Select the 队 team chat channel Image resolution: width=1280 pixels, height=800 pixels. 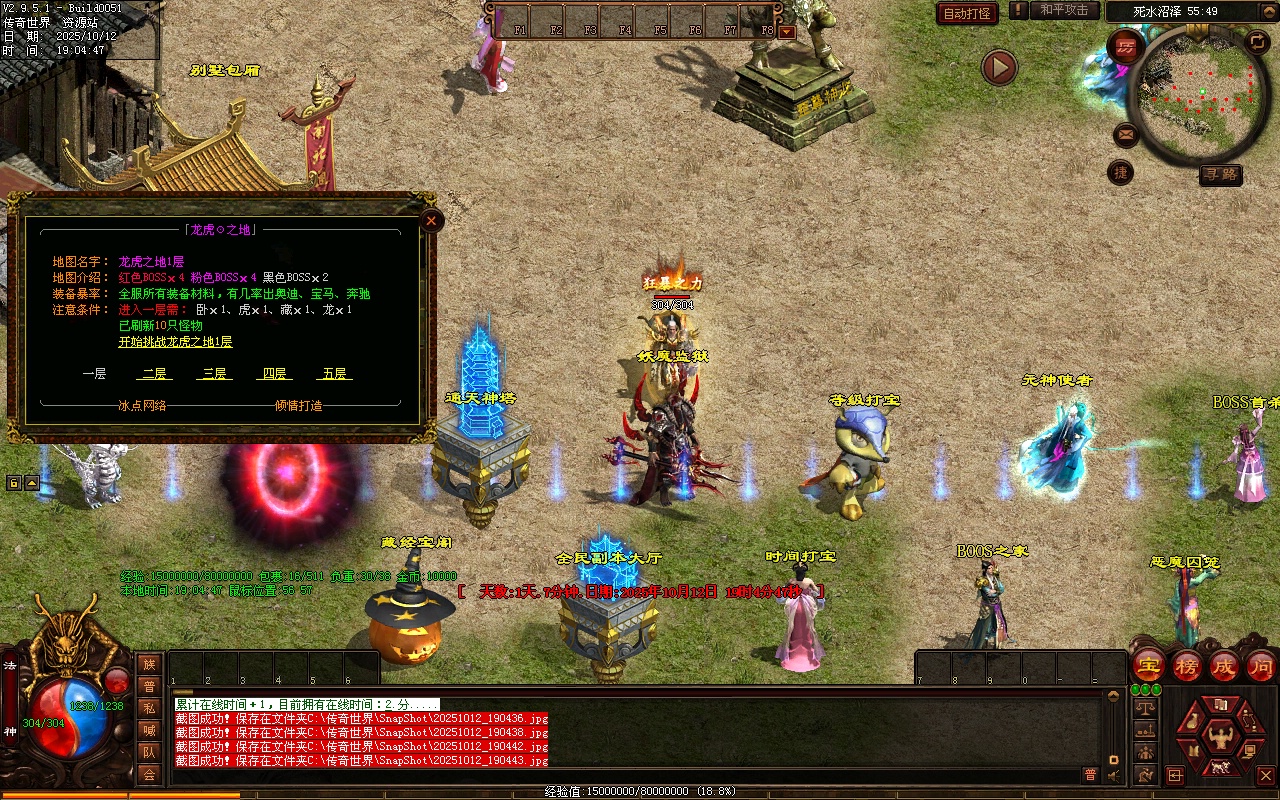point(149,752)
